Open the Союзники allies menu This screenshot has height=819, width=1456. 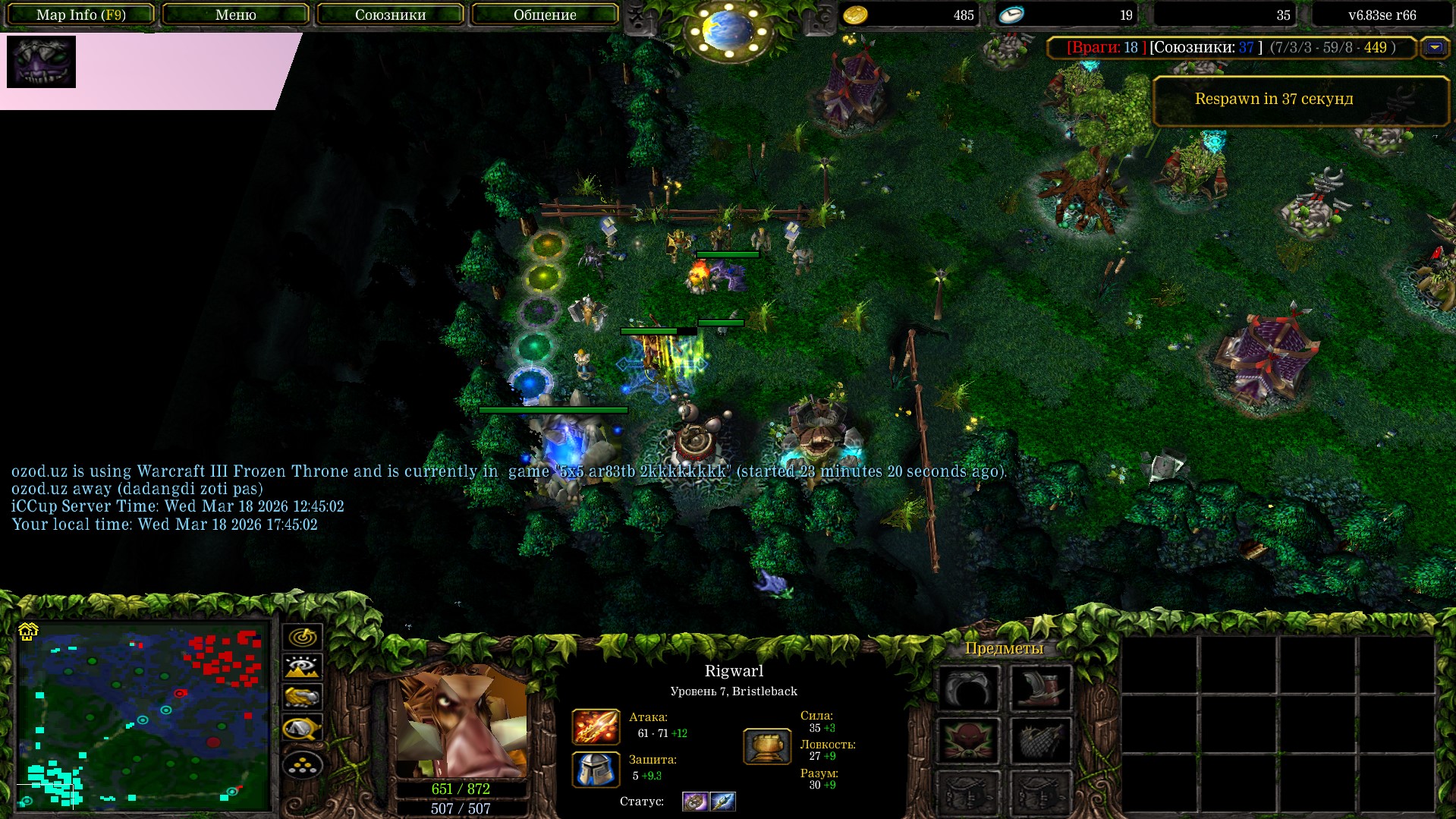point(390,14)
